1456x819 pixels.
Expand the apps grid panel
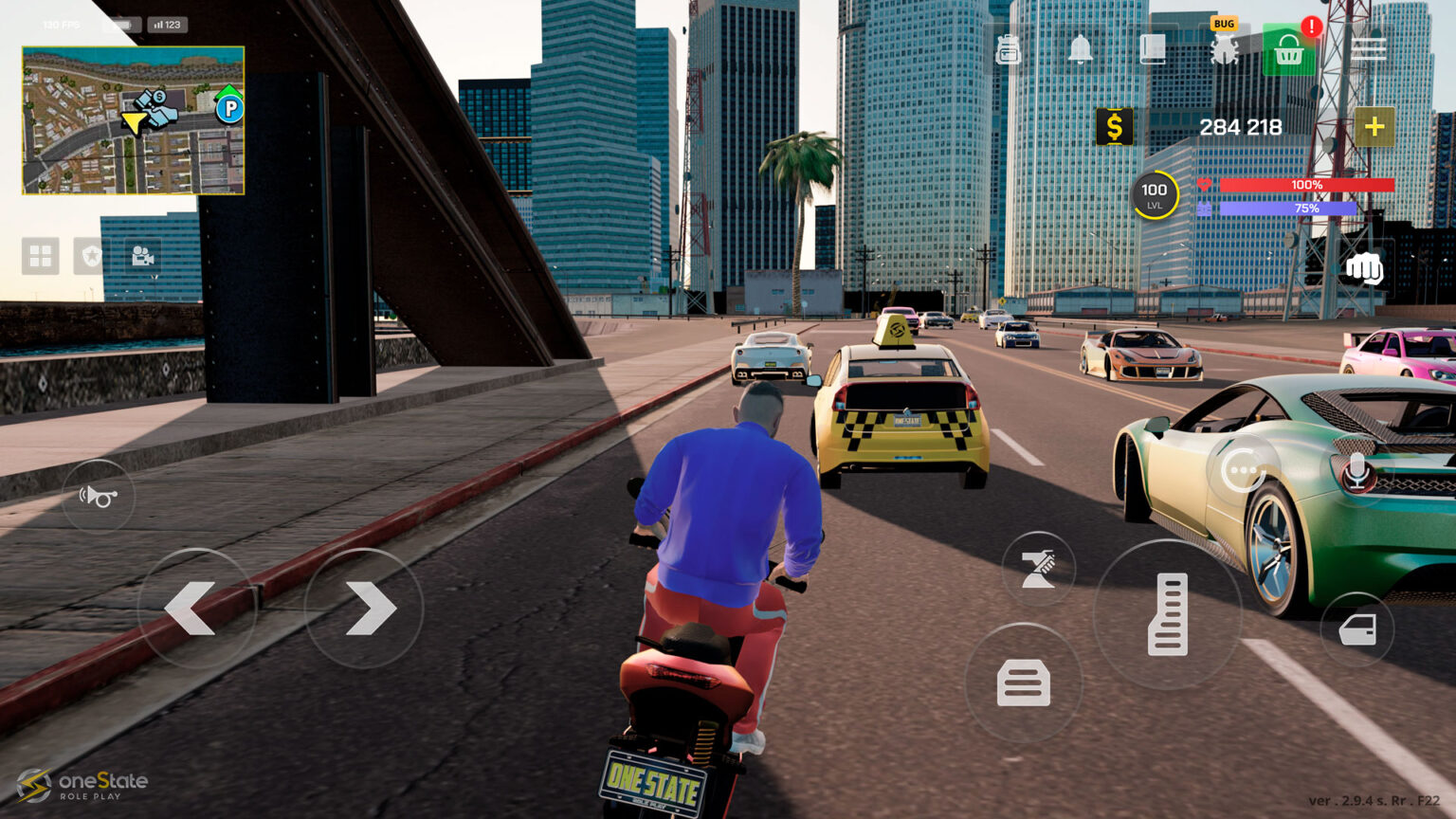pos(39,256)
